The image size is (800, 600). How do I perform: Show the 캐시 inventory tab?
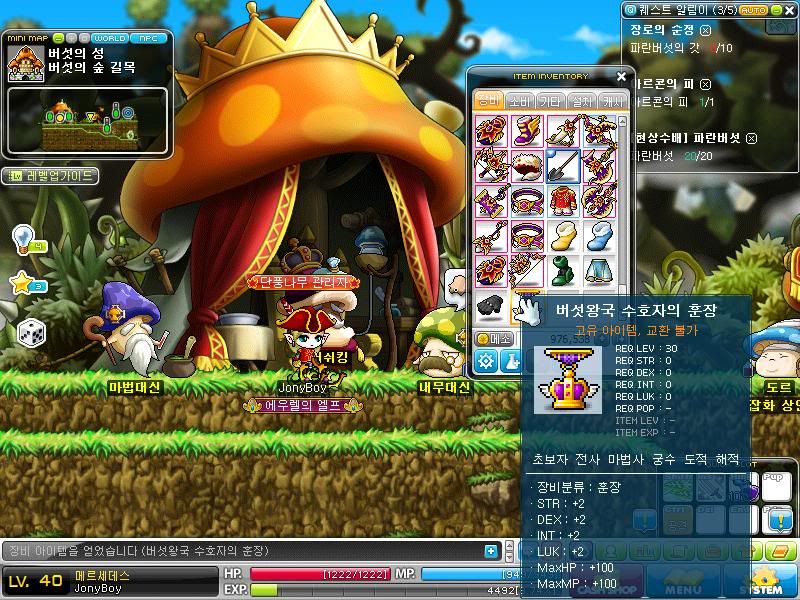(611, 101)
